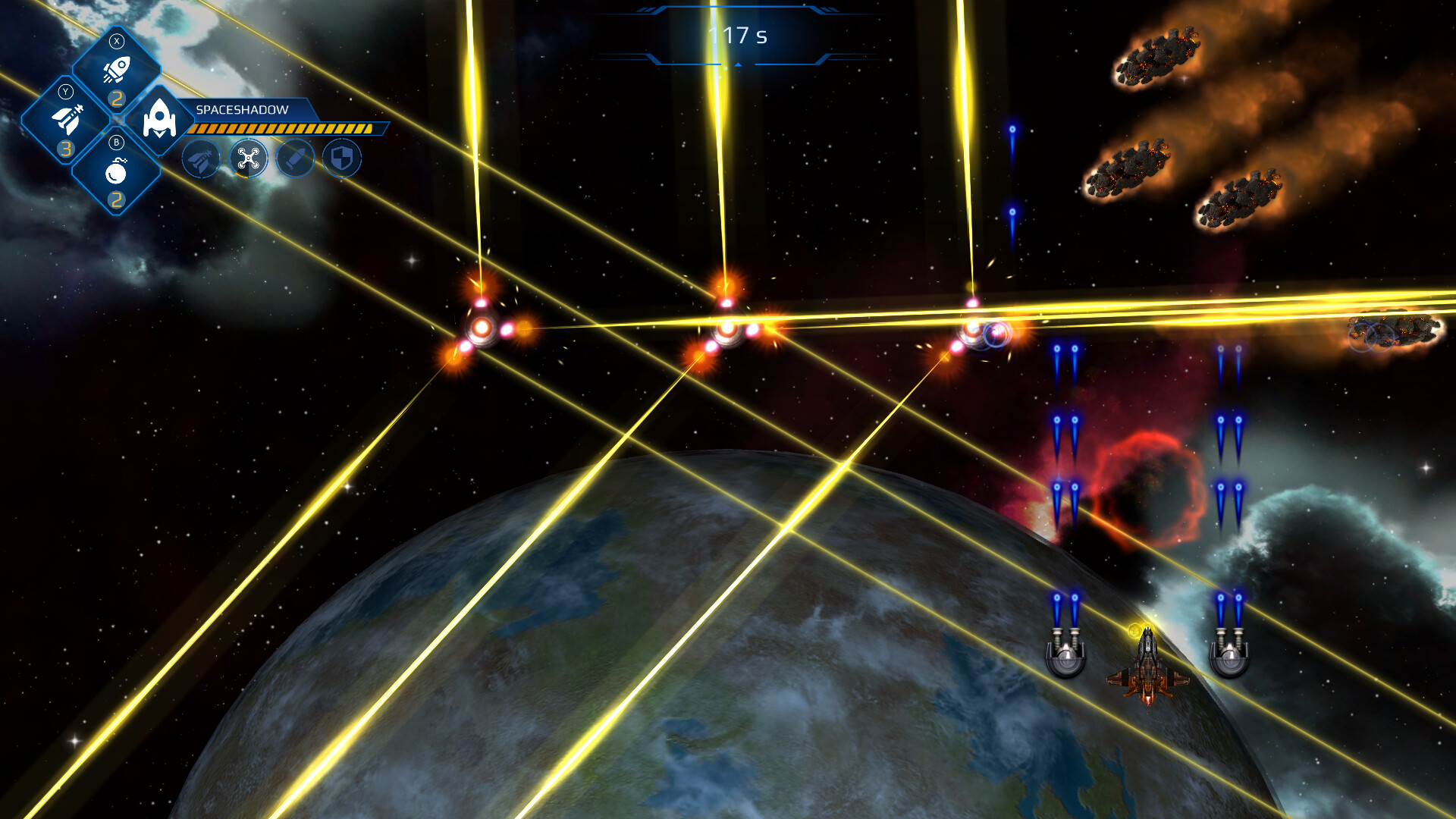The height and width of the screenshot is (819, 1456).
Task: Toggle the rocket ammo counter showing 2
Action: click(118, 99)
